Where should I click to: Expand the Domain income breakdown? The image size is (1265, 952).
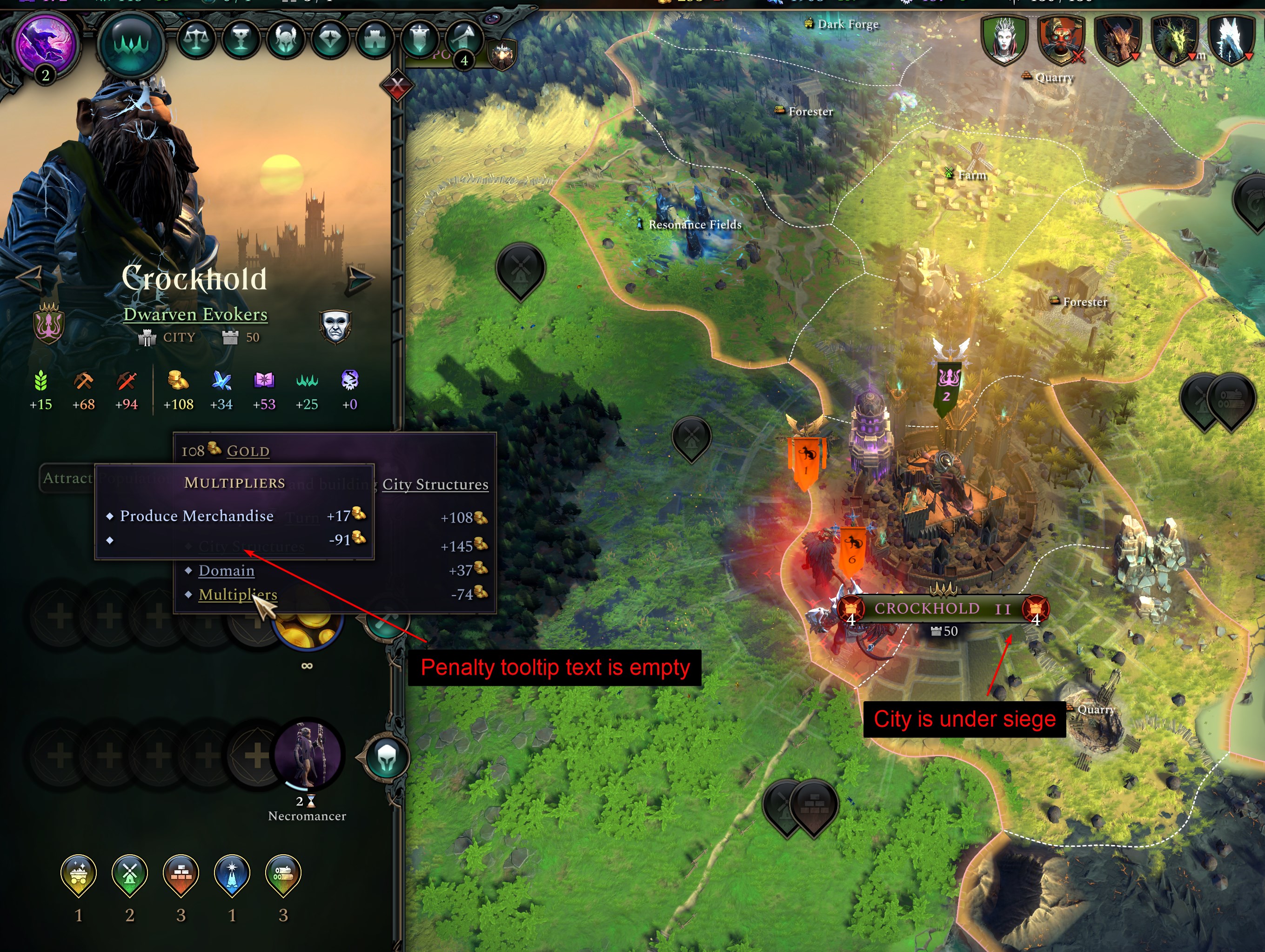pyautogui.click(x=226, y=570)
